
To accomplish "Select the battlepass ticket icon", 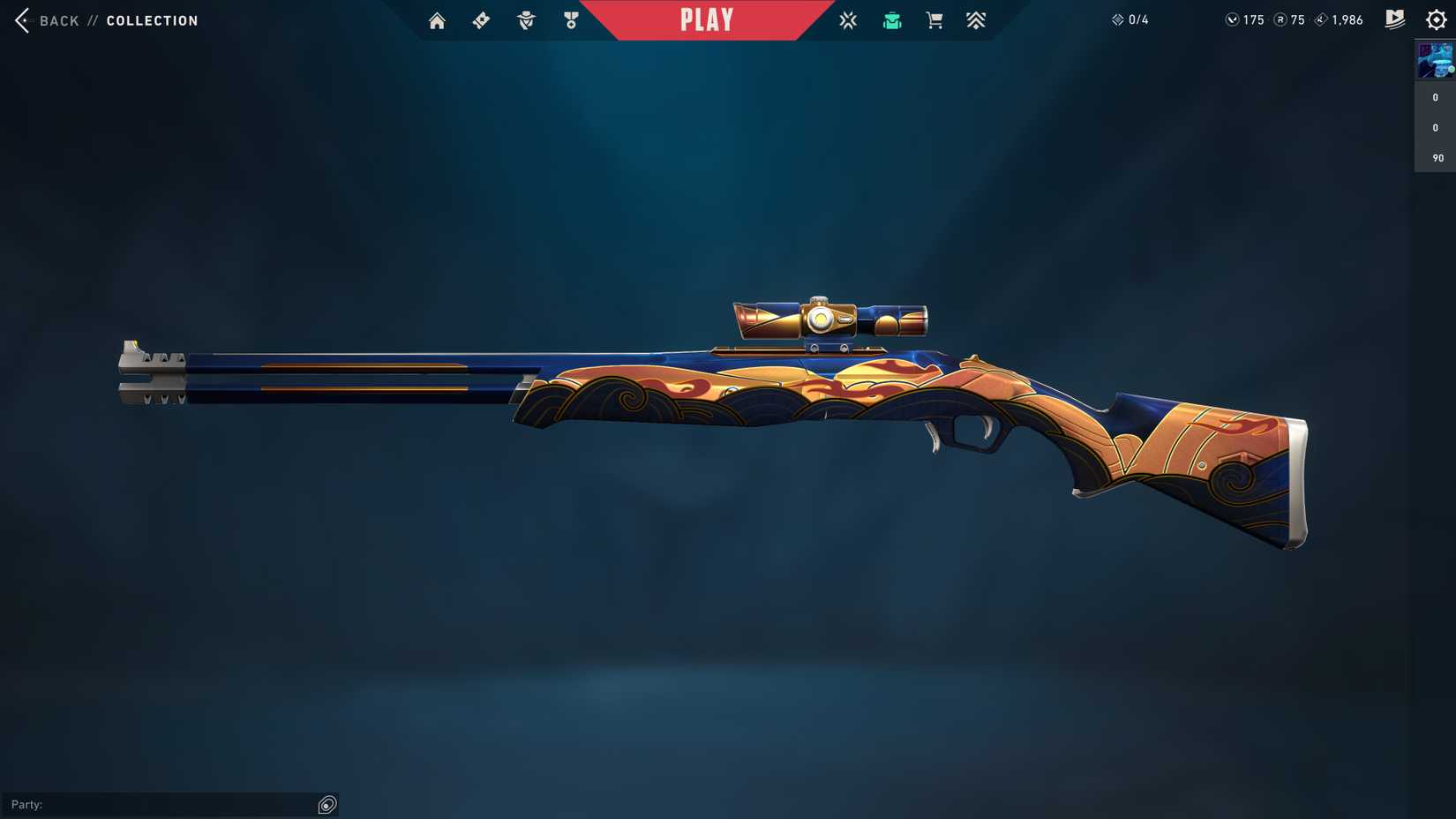I will click(481, 19).
